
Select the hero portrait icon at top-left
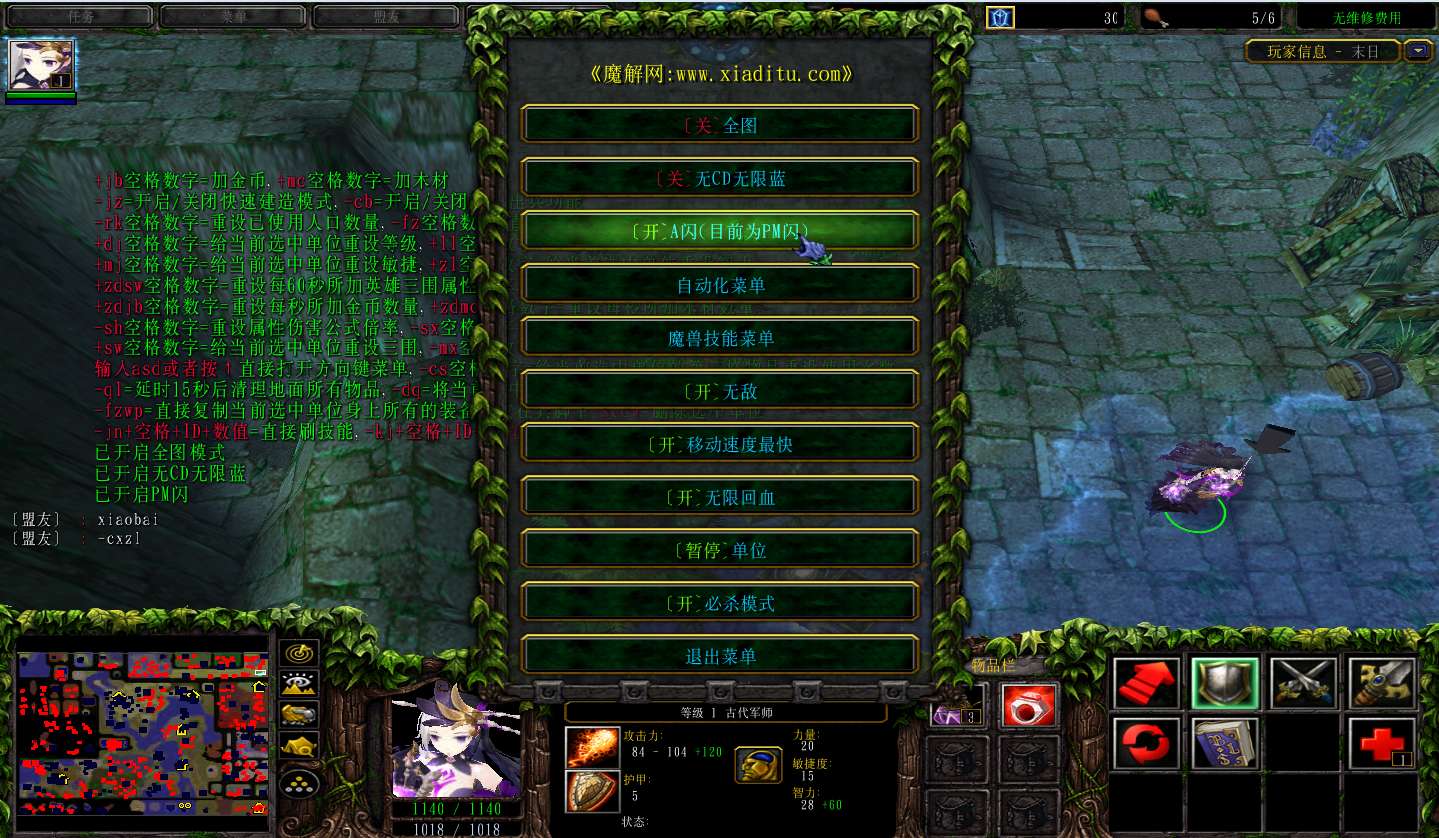41,65
